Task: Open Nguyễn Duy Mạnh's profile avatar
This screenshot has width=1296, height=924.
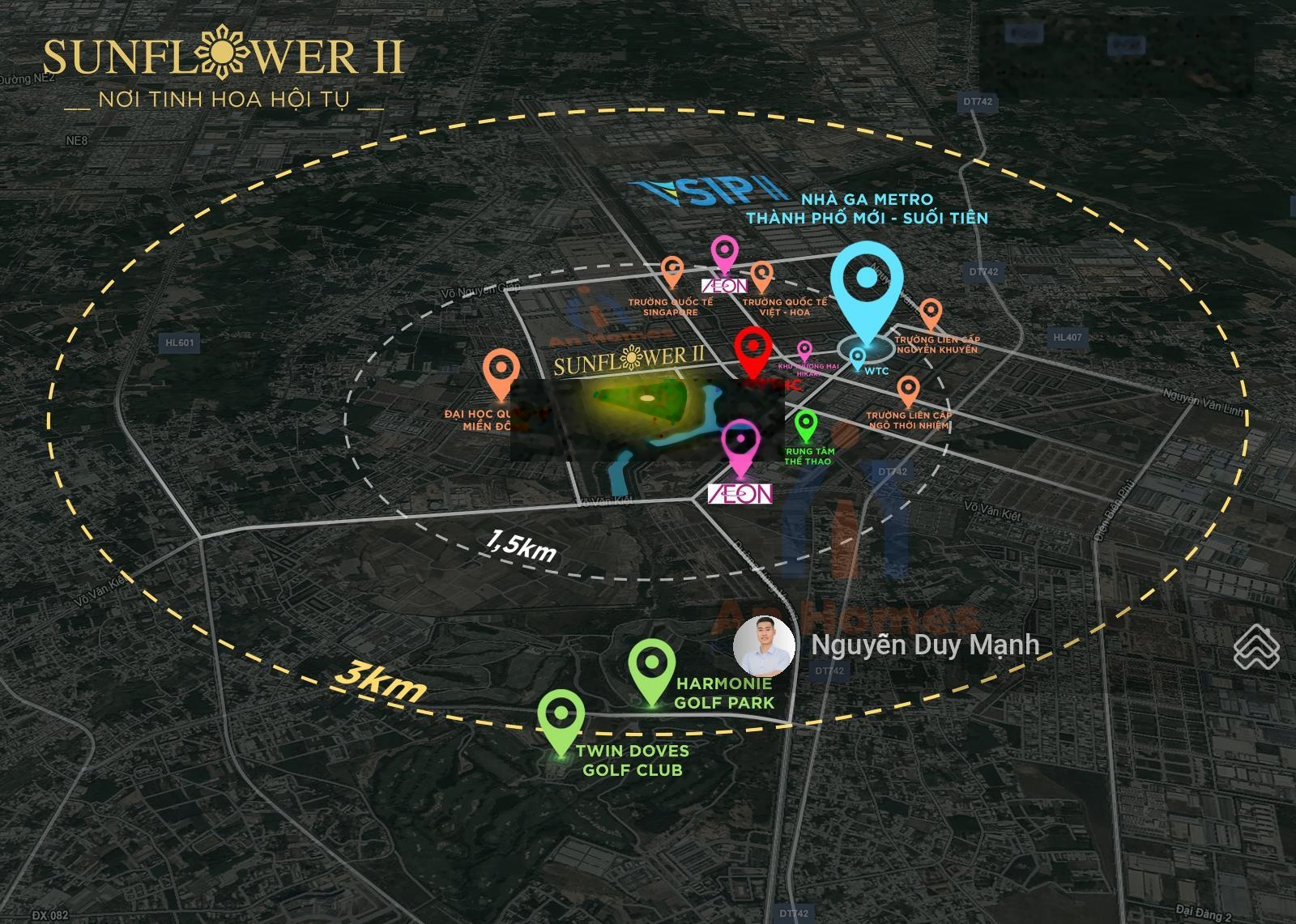Action: point(764,645)
